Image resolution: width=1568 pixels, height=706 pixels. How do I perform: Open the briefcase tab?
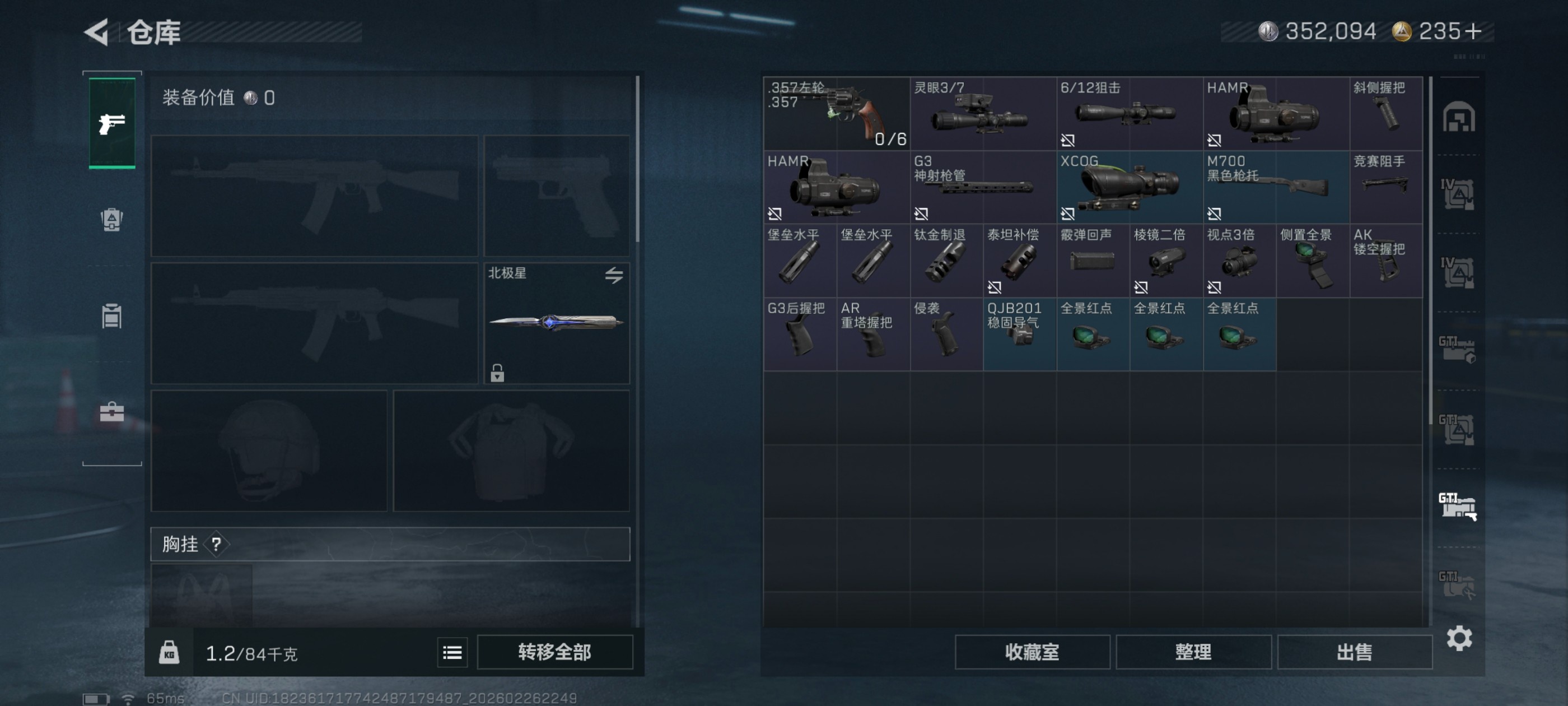[x=112, y=412]
